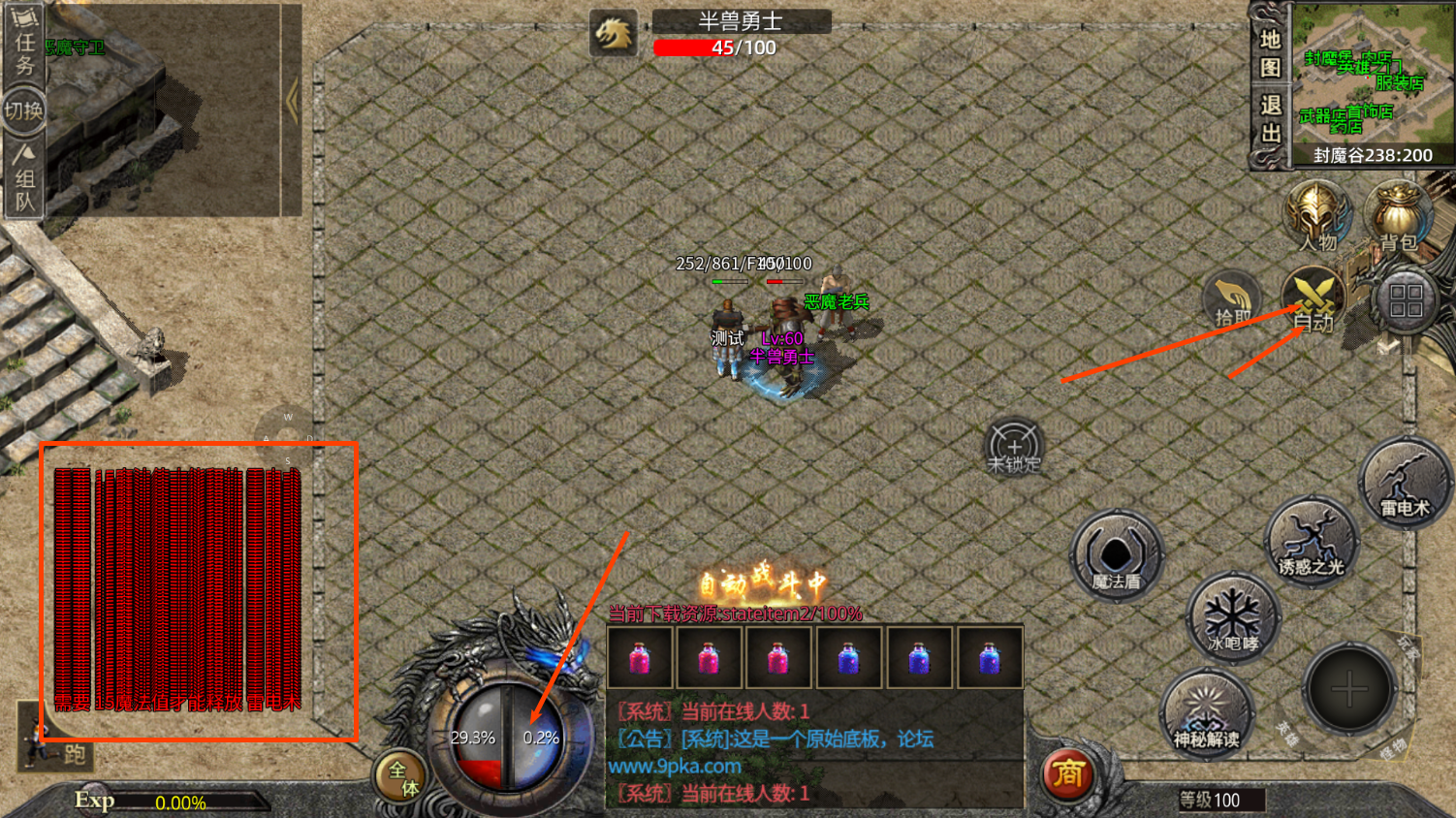The image size is (1456, 818).
Task: Click the 退出 exit button
Action: pos(1270,118)
